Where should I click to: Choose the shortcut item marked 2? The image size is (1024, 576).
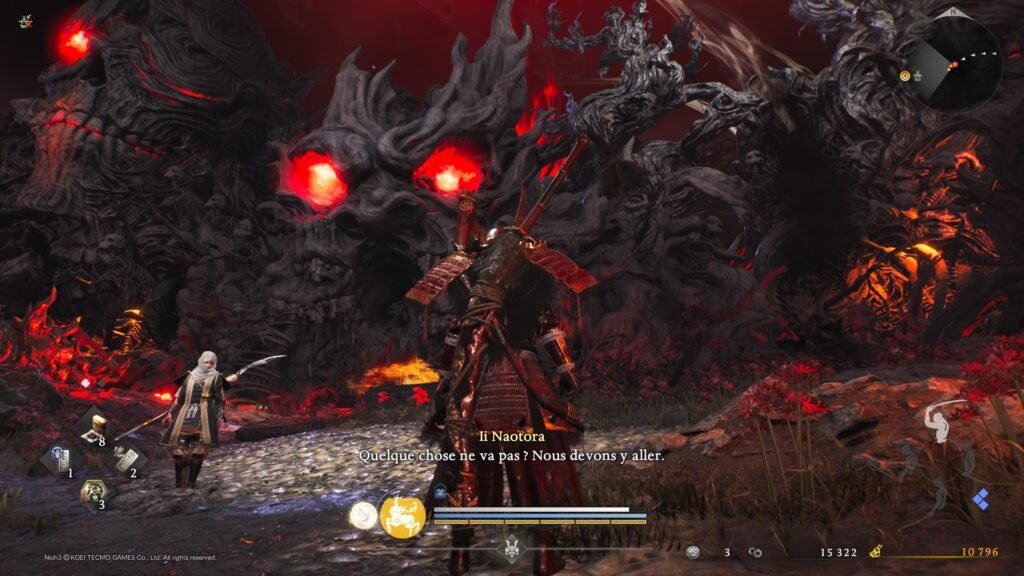coord(125,459)
